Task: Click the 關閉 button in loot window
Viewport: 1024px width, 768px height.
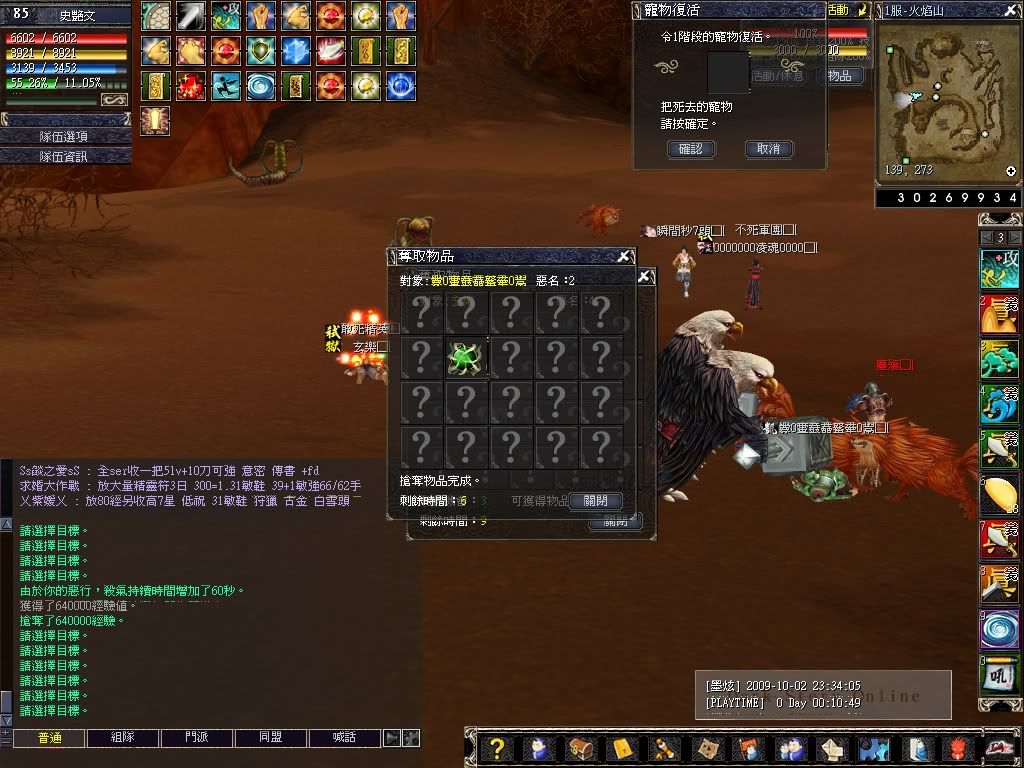Action: pos(595,500)
